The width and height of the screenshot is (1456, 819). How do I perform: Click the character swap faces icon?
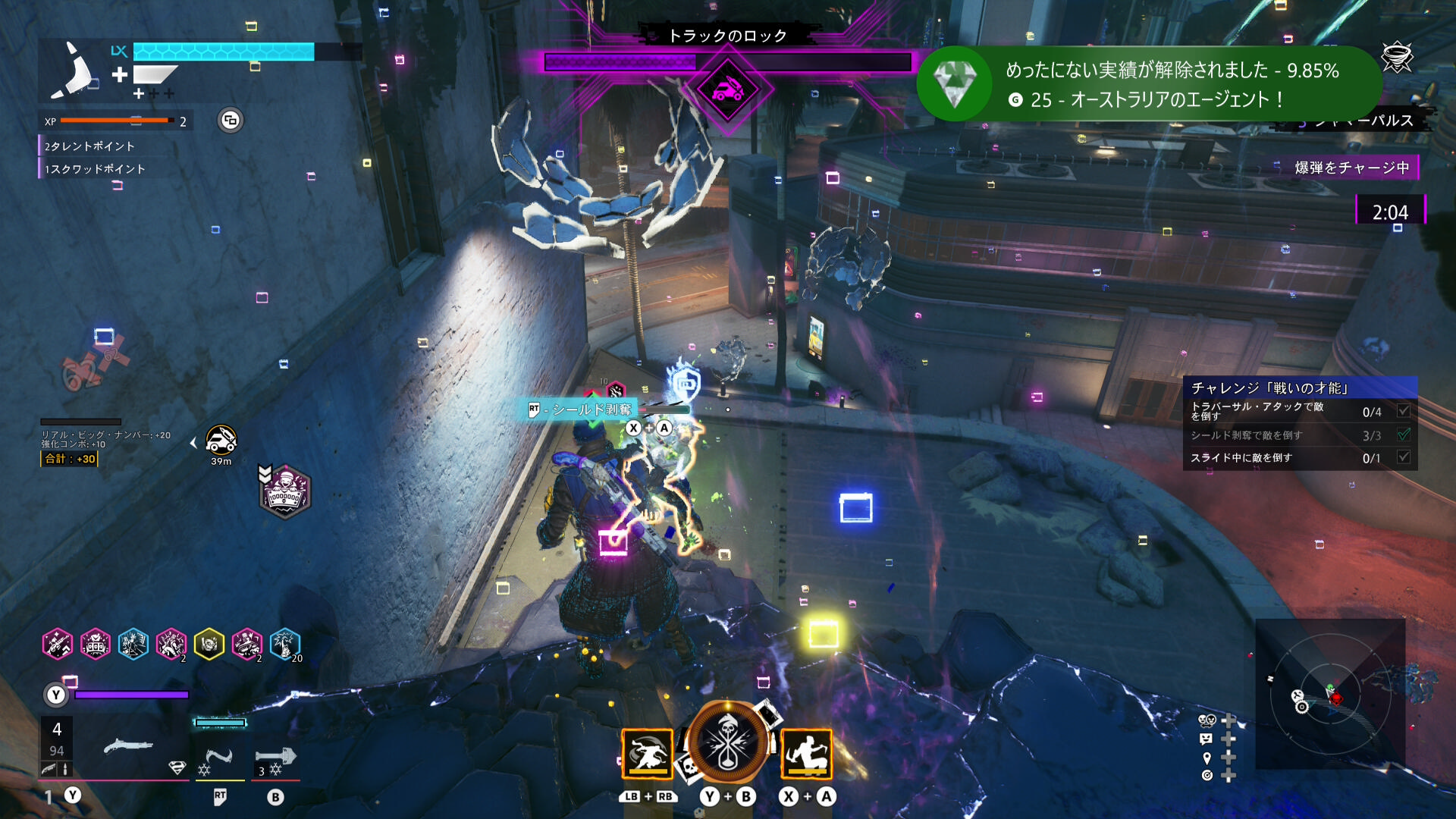(x=1207, y=720)
